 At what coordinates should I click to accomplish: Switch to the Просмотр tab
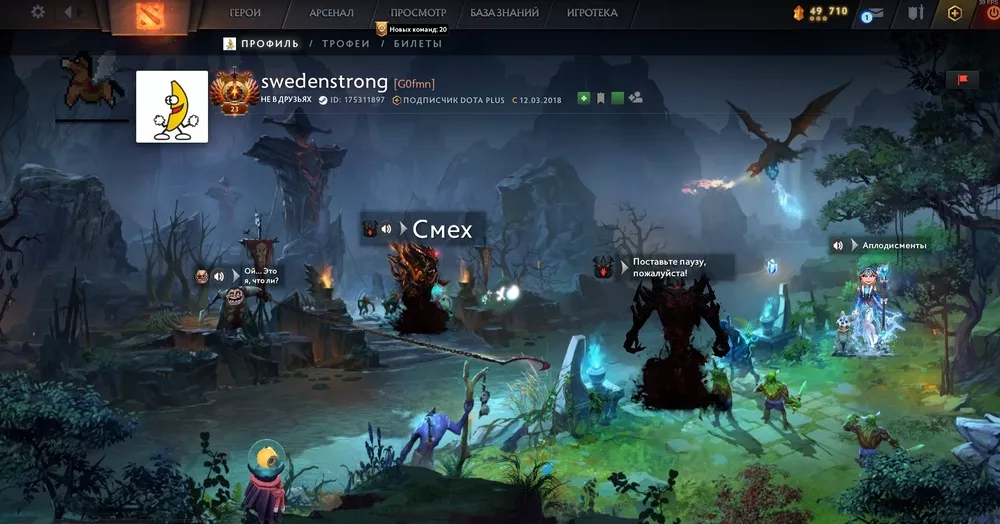tap(418, 13)
